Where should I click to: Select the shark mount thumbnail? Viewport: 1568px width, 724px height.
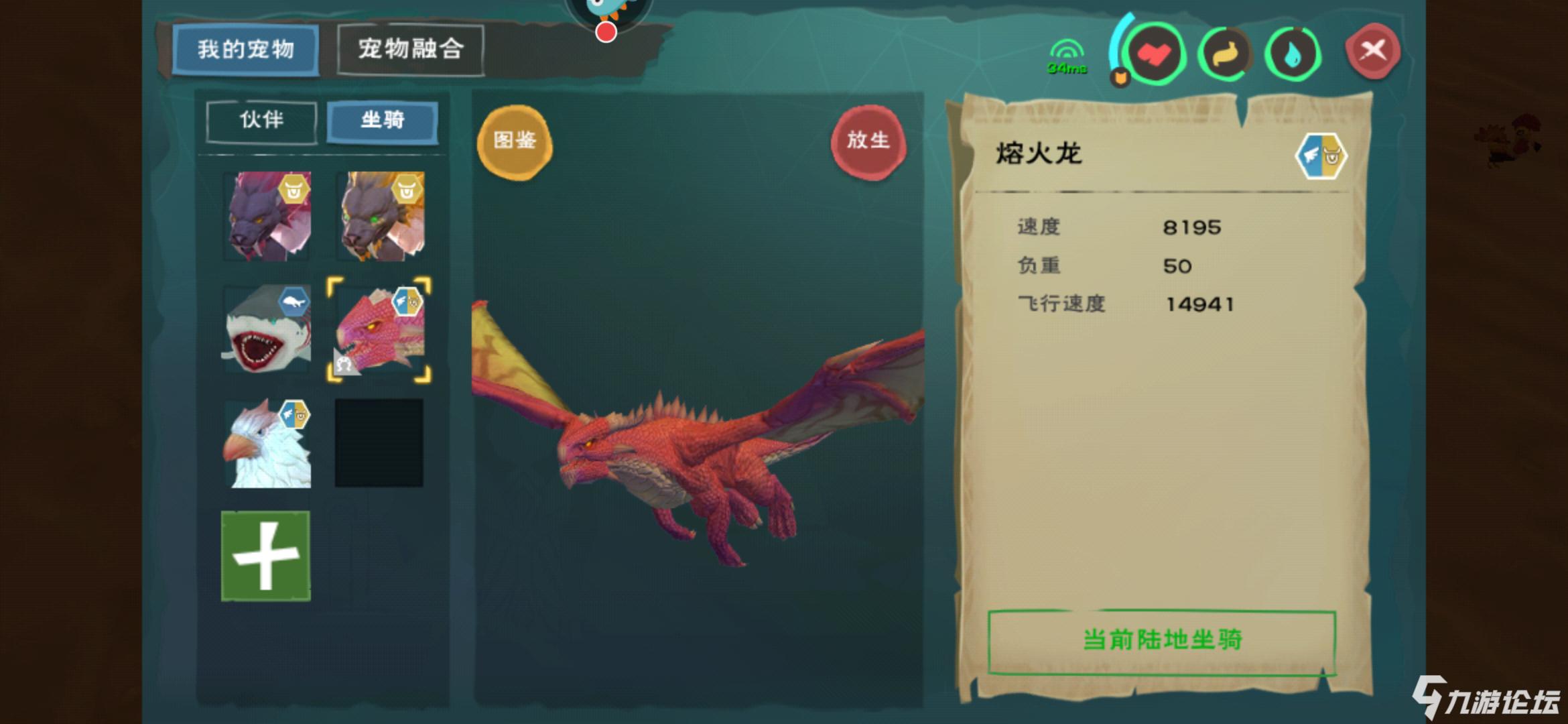pyautogui.click(x=267, y=328)
